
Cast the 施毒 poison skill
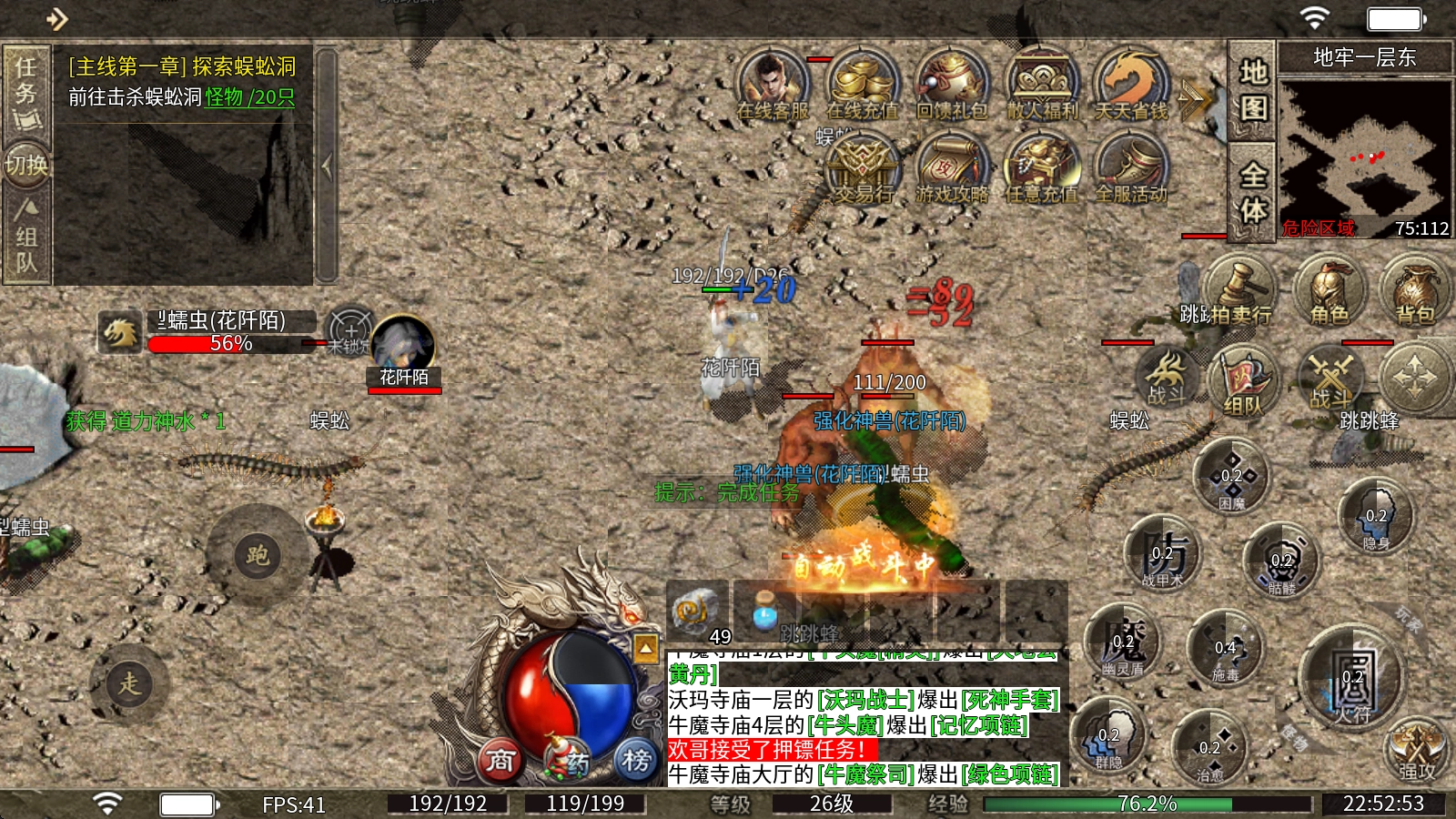(x=1226, y=650)
